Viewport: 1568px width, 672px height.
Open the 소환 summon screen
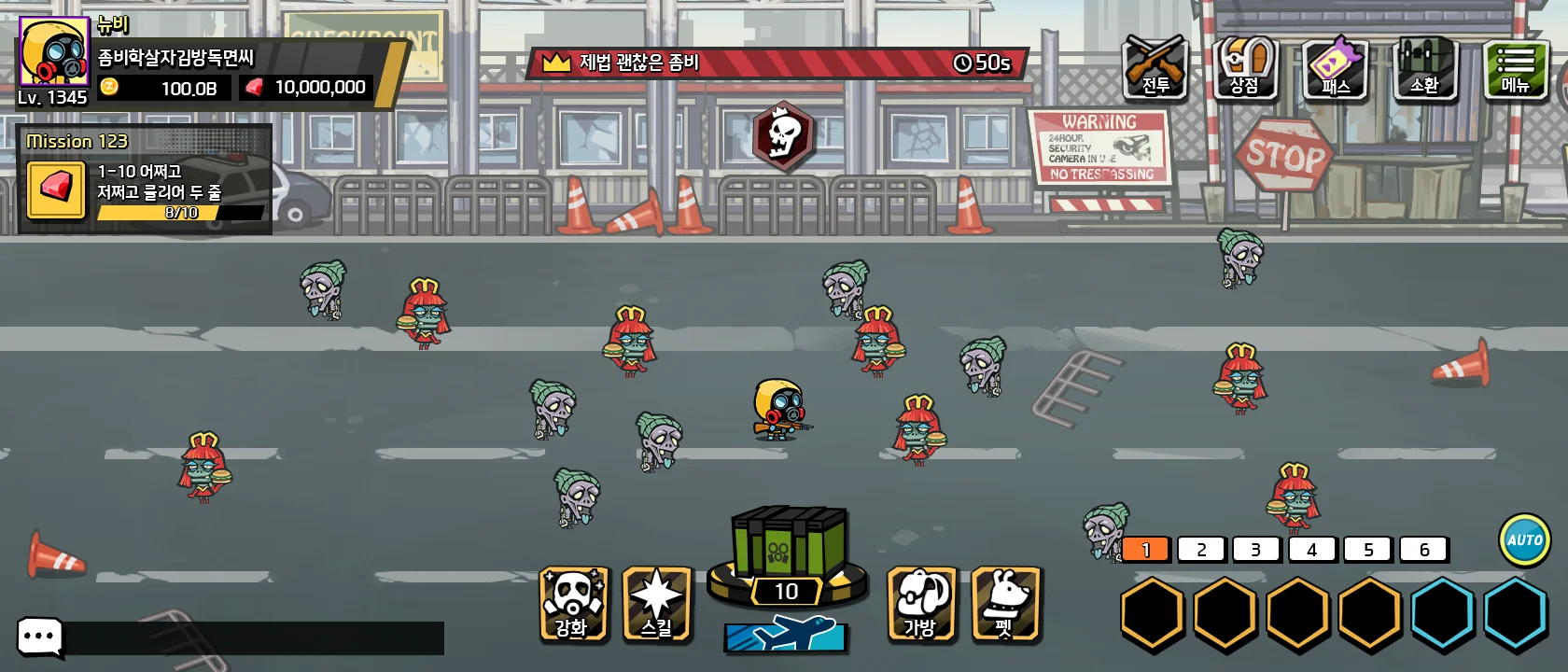pyautogui.click(x=1424, y=67)
